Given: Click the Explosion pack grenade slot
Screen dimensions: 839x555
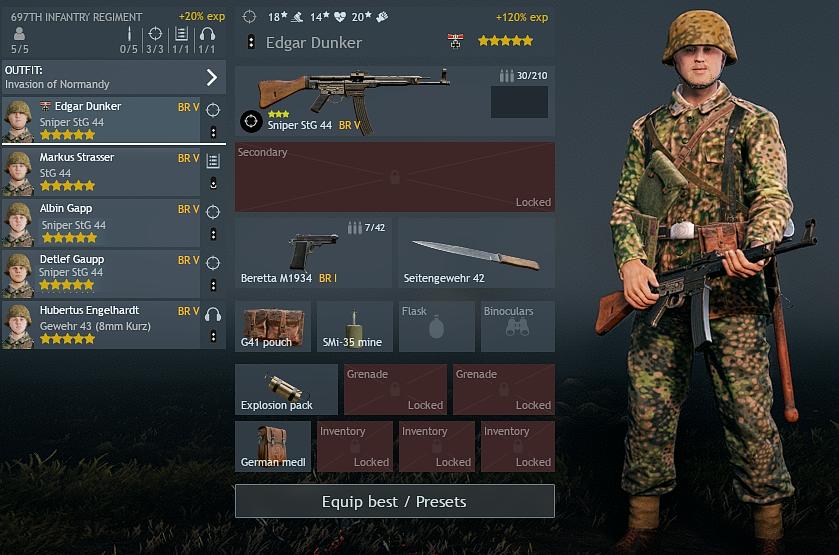Looking at the screenshot, I should point(286,389).
